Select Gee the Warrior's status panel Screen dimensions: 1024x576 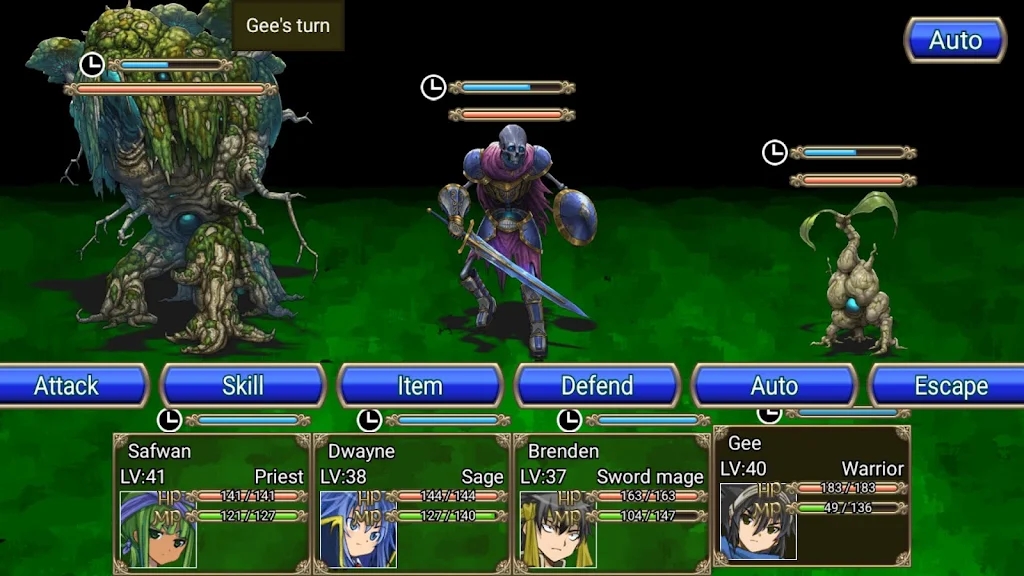pyautogui.click(x=812, y=496)
